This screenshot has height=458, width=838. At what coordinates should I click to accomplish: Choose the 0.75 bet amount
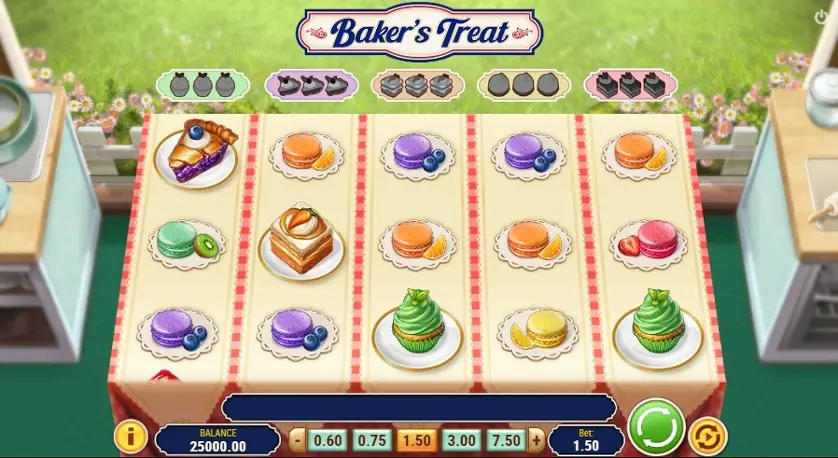pyautogui.click(x=370, y=440)
